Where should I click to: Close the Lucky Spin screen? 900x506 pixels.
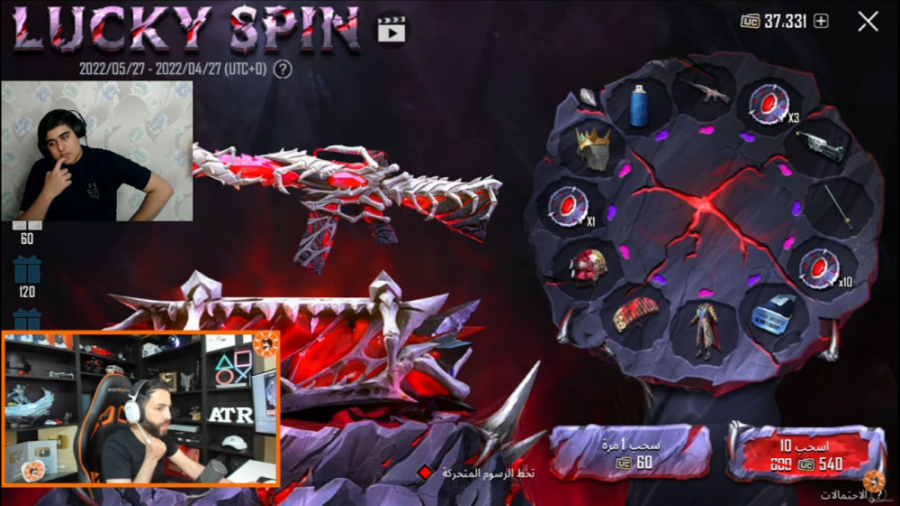868,21
